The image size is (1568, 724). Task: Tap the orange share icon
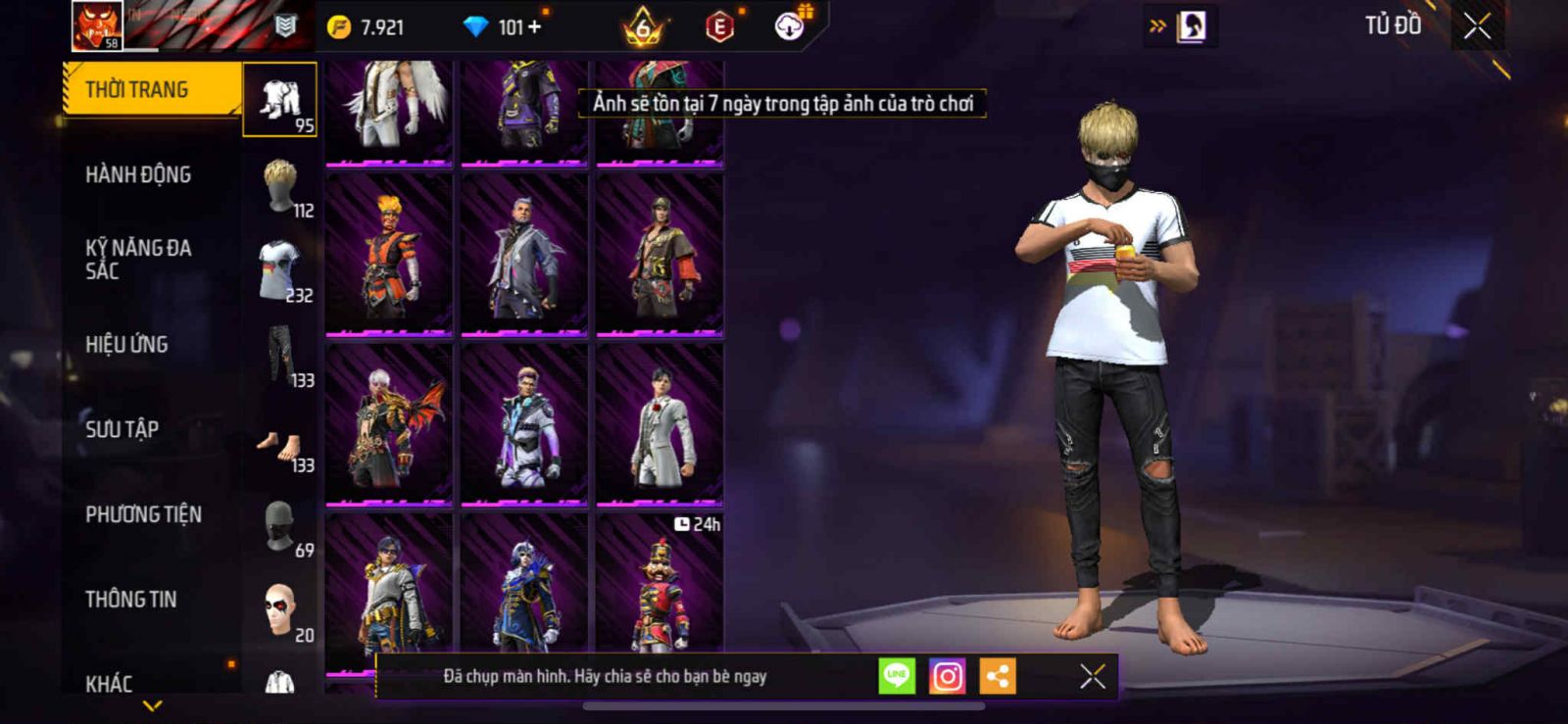tap(997, 676)
